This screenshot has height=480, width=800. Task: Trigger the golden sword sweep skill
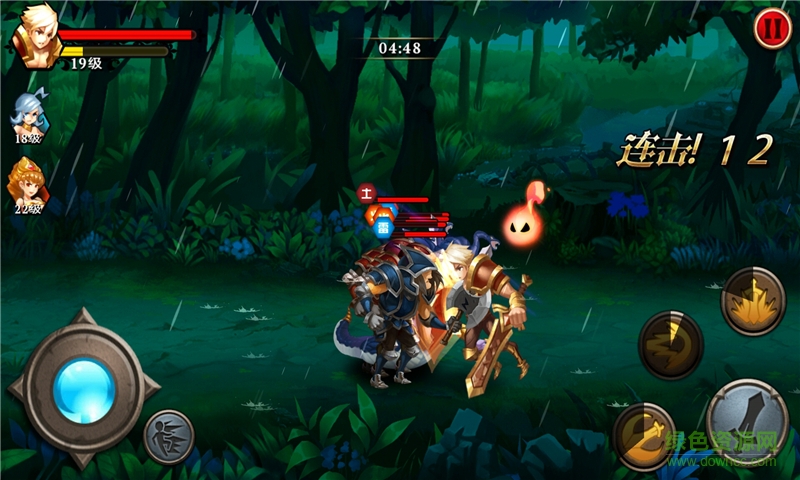pos(645,435)
